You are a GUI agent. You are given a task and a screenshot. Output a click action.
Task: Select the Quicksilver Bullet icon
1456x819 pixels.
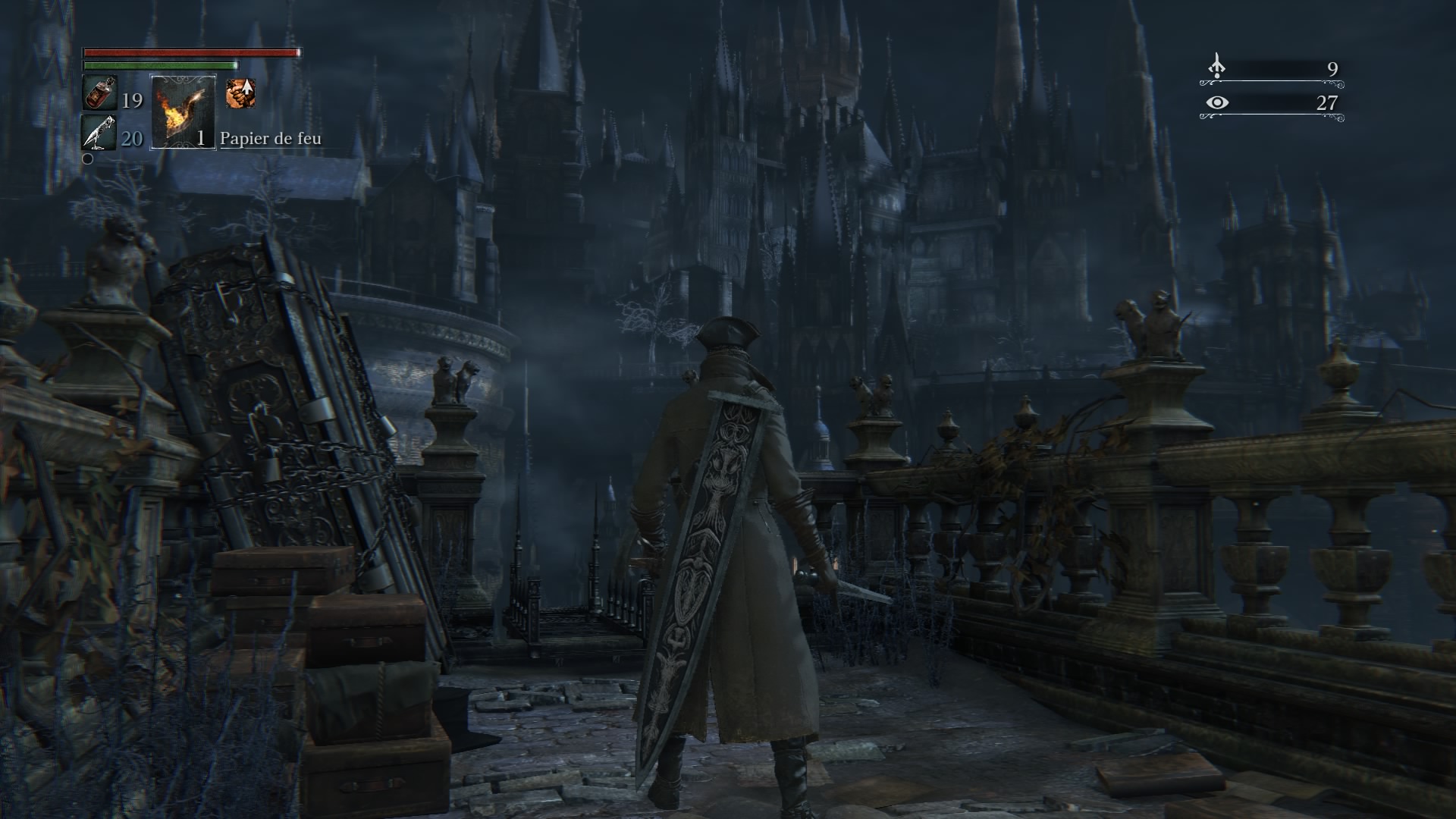(99, 133)
